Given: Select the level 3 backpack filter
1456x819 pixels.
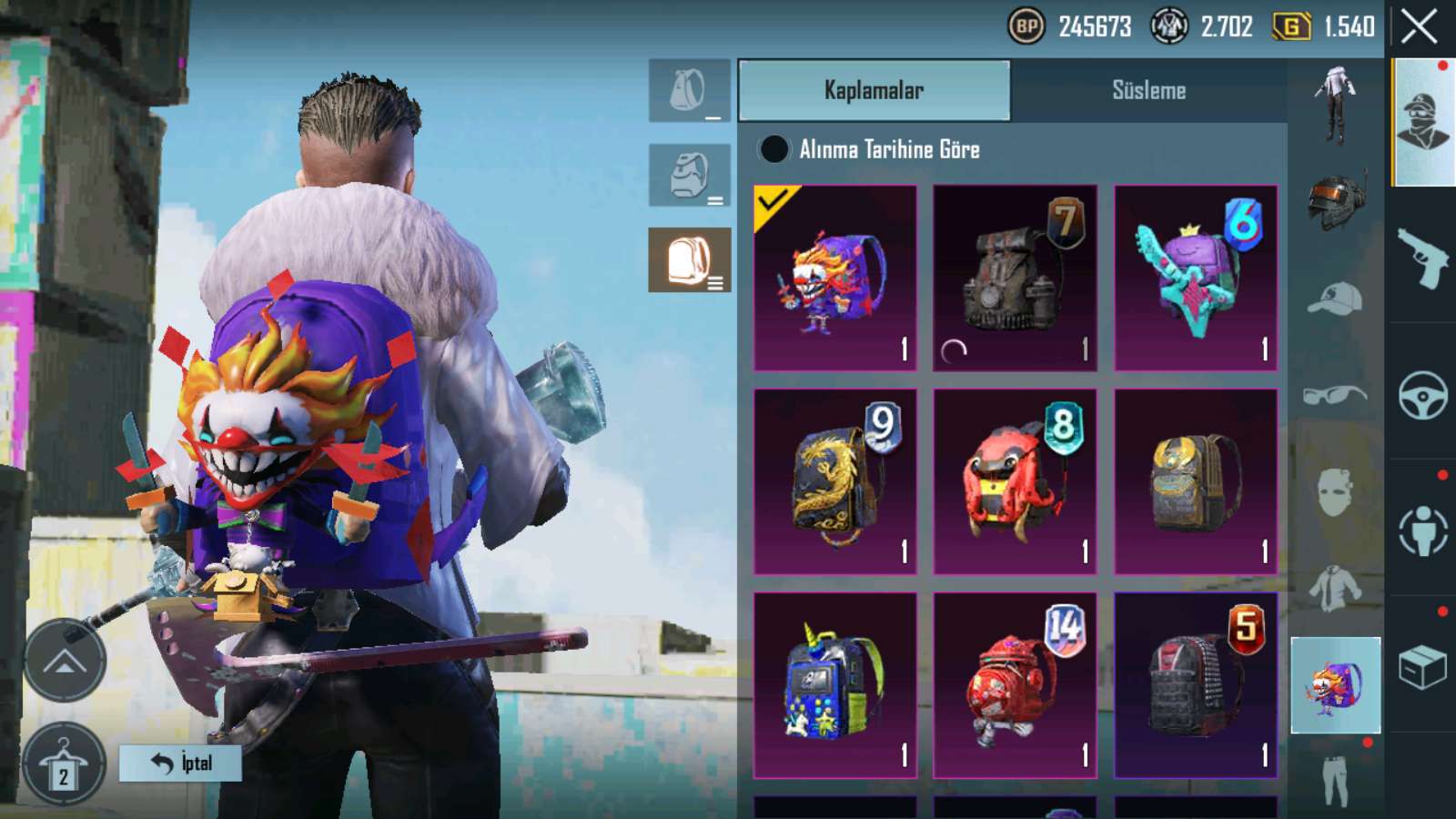Looking at the screenshot, I should tap(690, 260).
